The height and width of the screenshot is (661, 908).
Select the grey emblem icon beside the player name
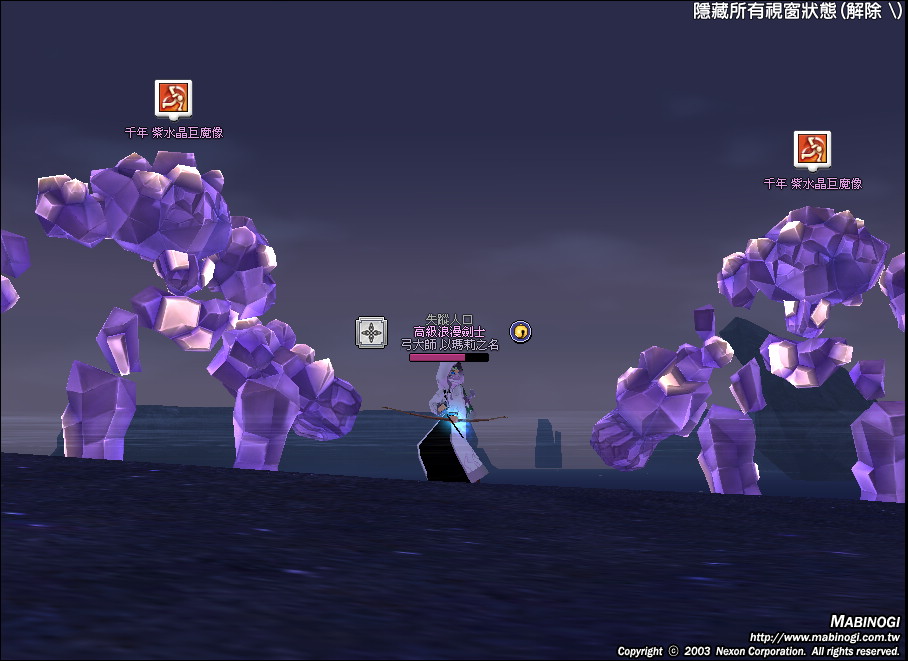[x=371, y=332]
